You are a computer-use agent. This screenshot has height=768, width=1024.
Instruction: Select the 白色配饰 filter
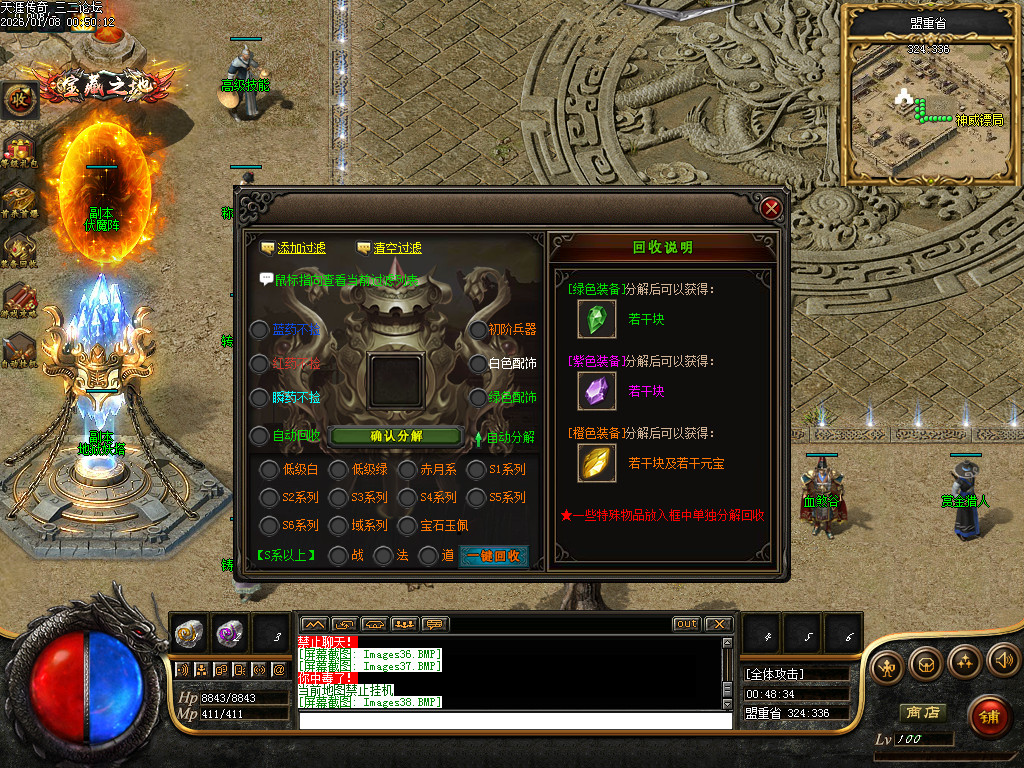[478, 364]
